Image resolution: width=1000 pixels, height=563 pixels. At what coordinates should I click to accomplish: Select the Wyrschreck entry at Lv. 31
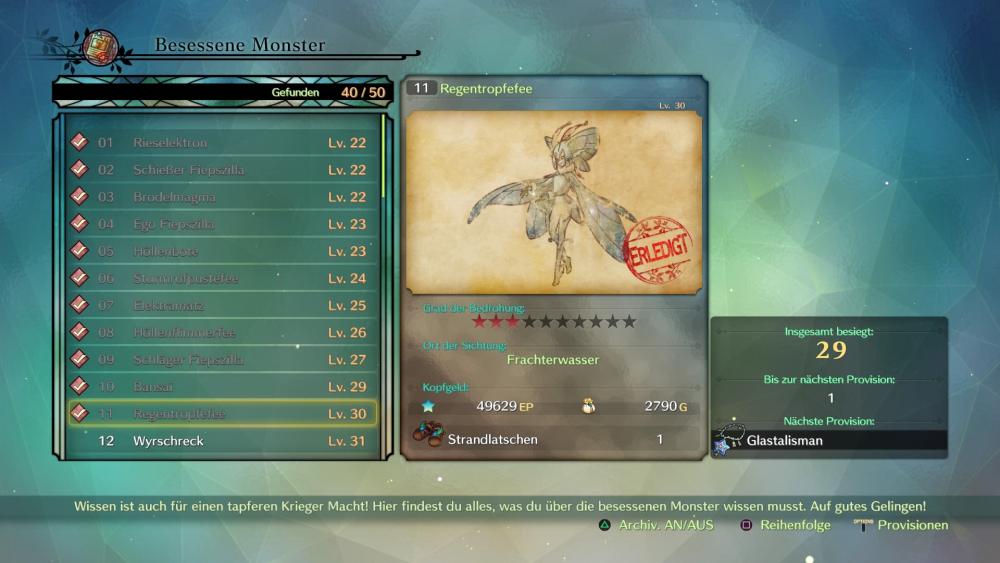click(220, 440)
